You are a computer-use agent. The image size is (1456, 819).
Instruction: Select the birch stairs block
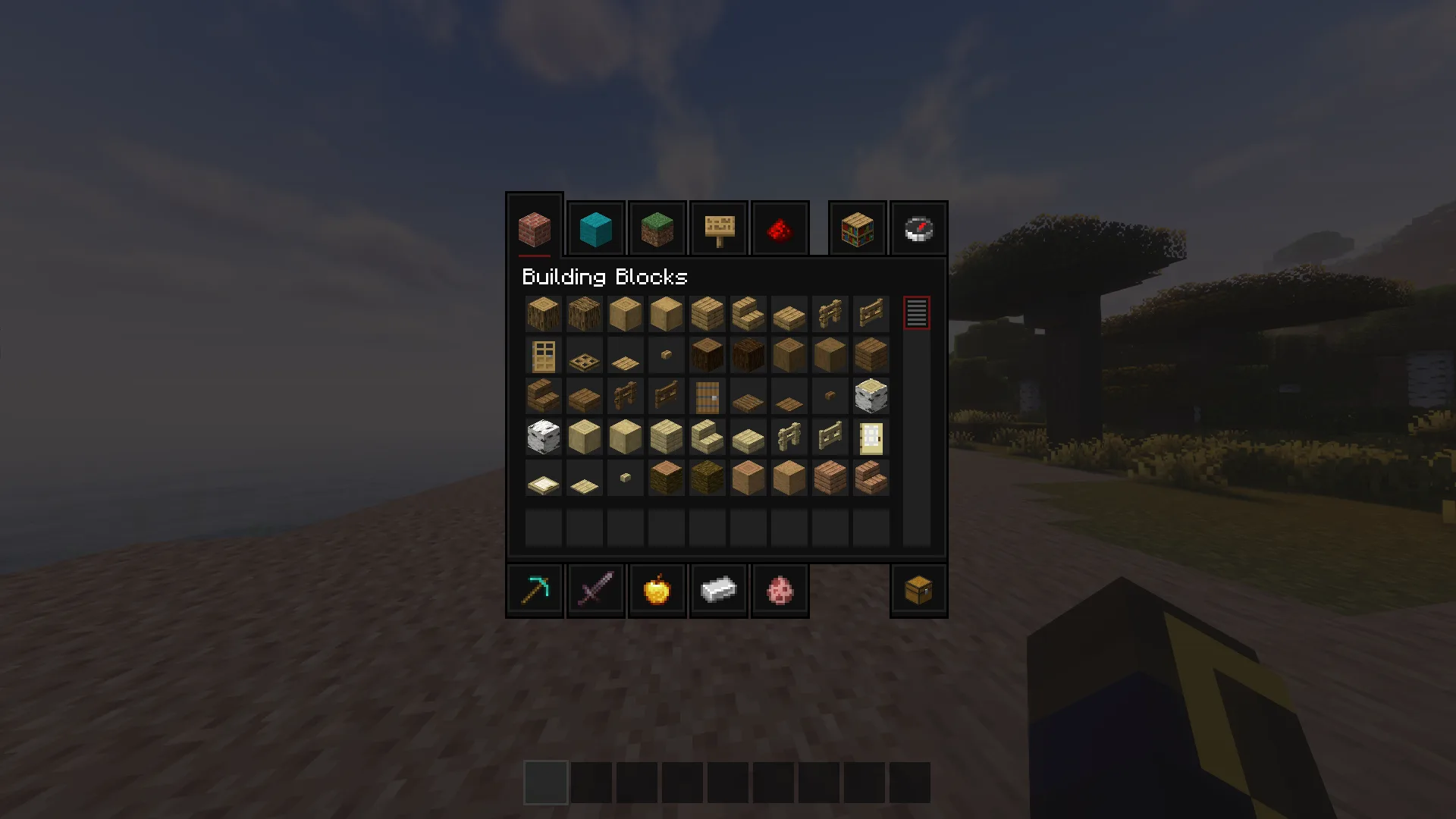click(x=707, y=437)
